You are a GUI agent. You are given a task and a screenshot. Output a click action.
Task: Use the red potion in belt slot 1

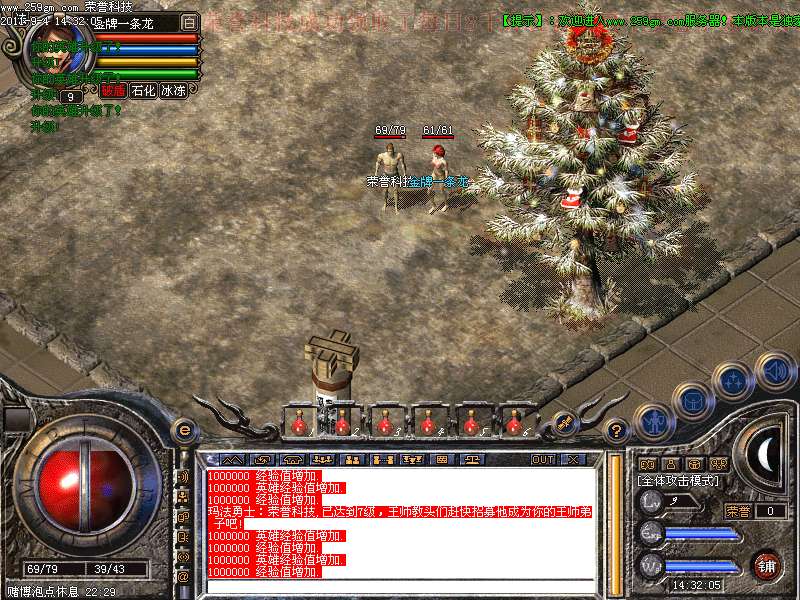click(x=298, y=424)
